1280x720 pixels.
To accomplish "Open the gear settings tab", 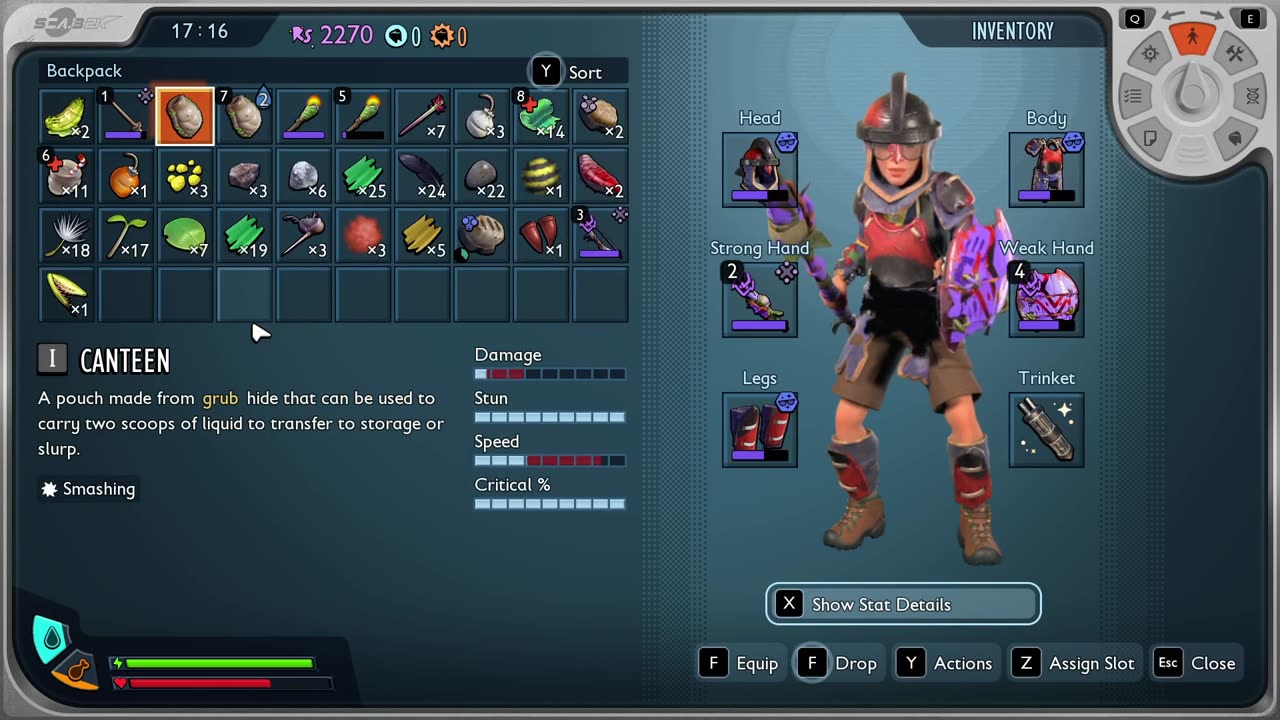I will click(x=1150, y=55).
